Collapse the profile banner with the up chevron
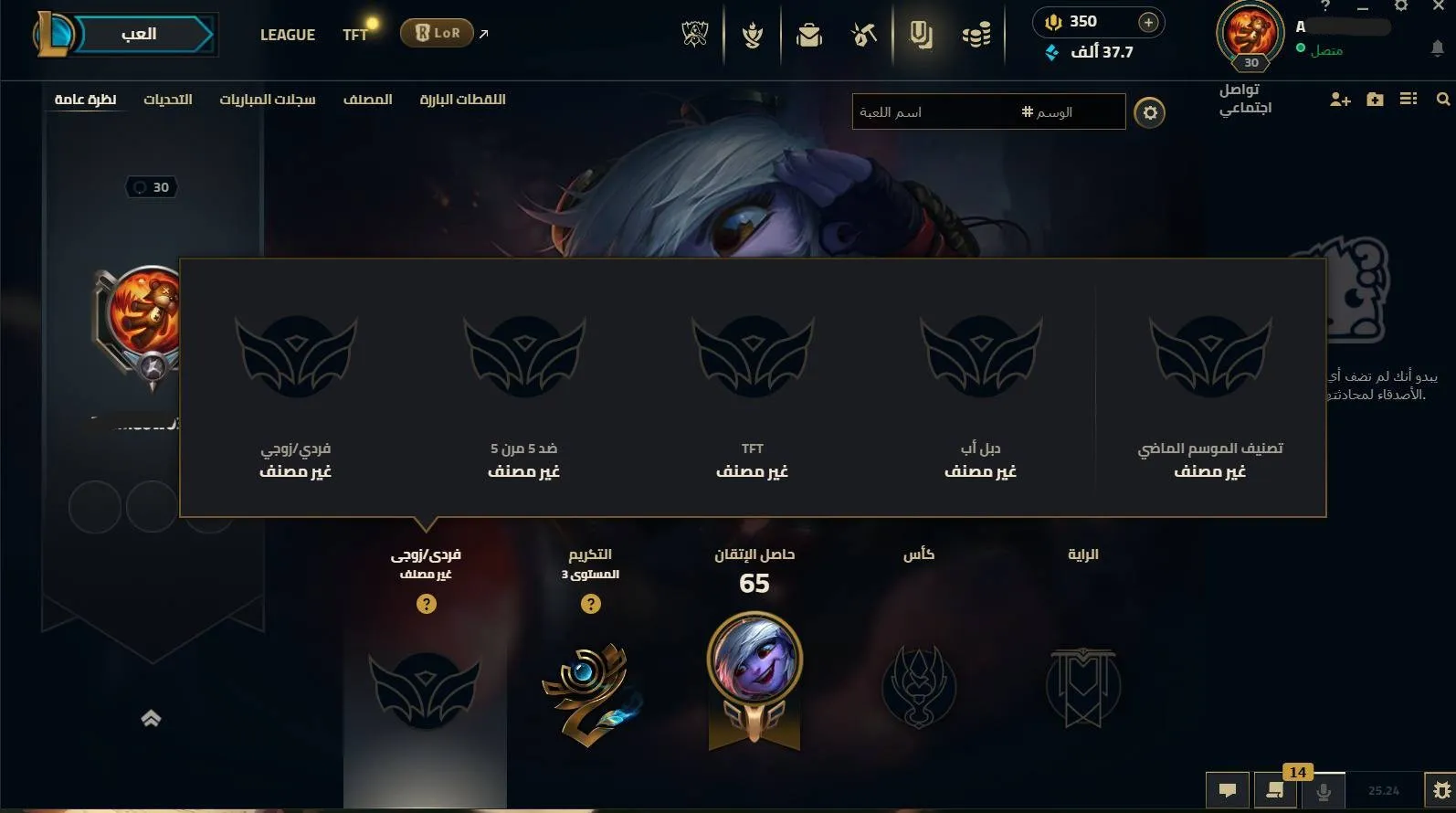The width and height of the screenshot is (1456, 813). click(151, 718)
